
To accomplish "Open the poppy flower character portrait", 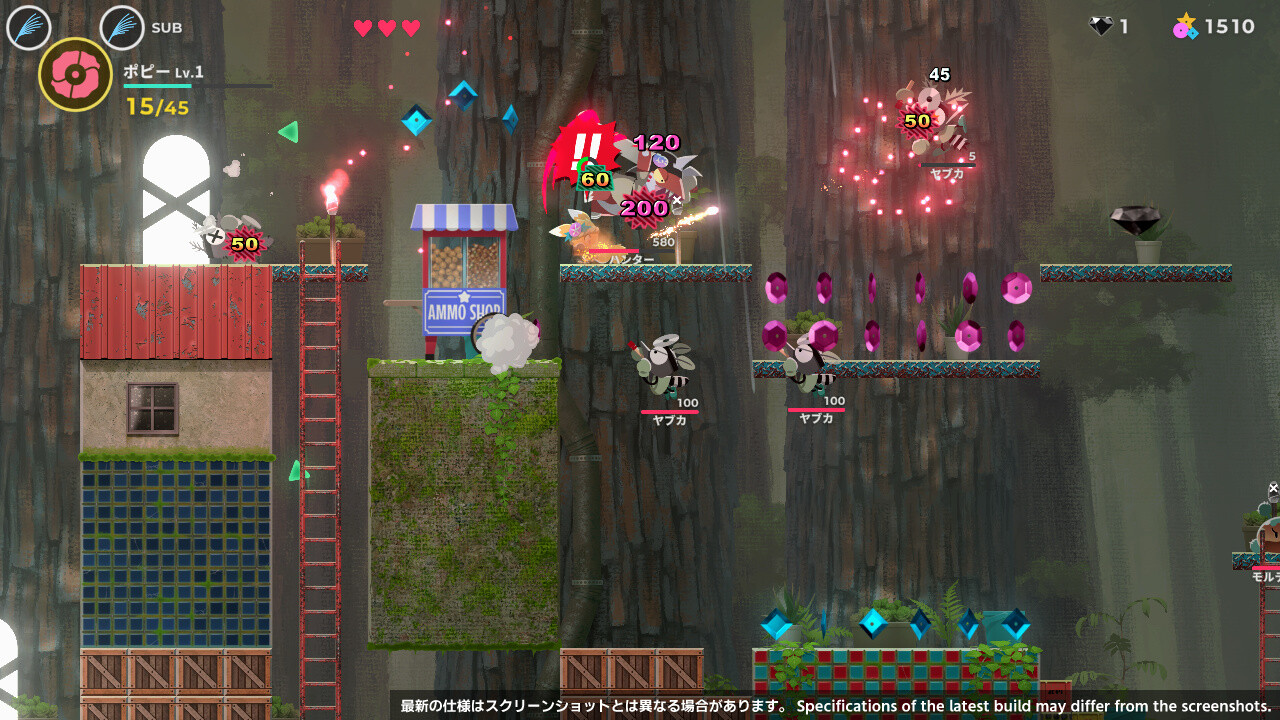I will [74, 76].
